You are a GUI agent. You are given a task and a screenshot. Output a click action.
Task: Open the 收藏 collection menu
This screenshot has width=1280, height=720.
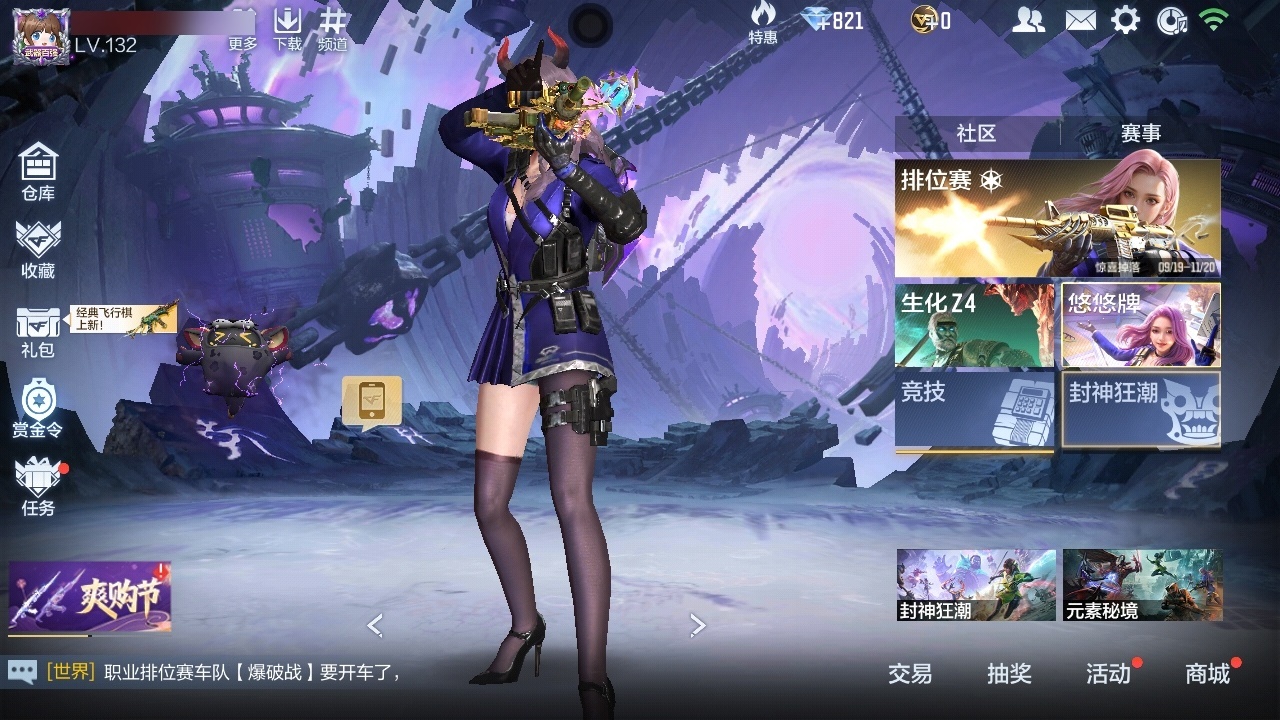pyautogui.click(x=38, y=249)
